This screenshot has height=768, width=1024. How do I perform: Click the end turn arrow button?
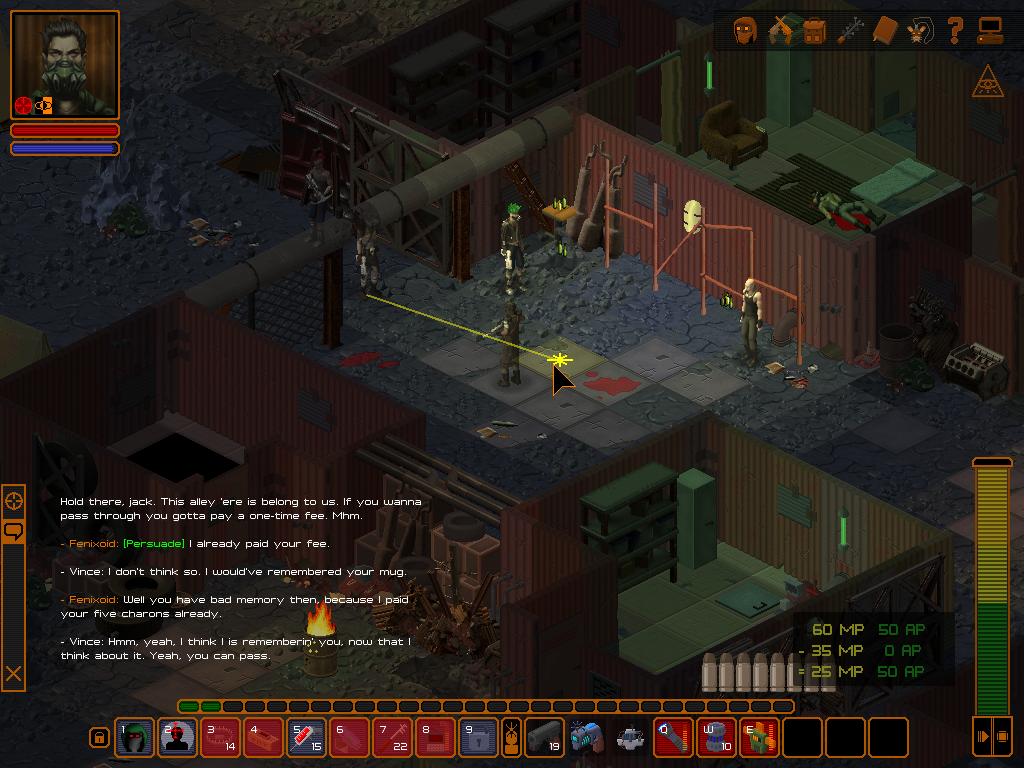[x=983, y=737]
